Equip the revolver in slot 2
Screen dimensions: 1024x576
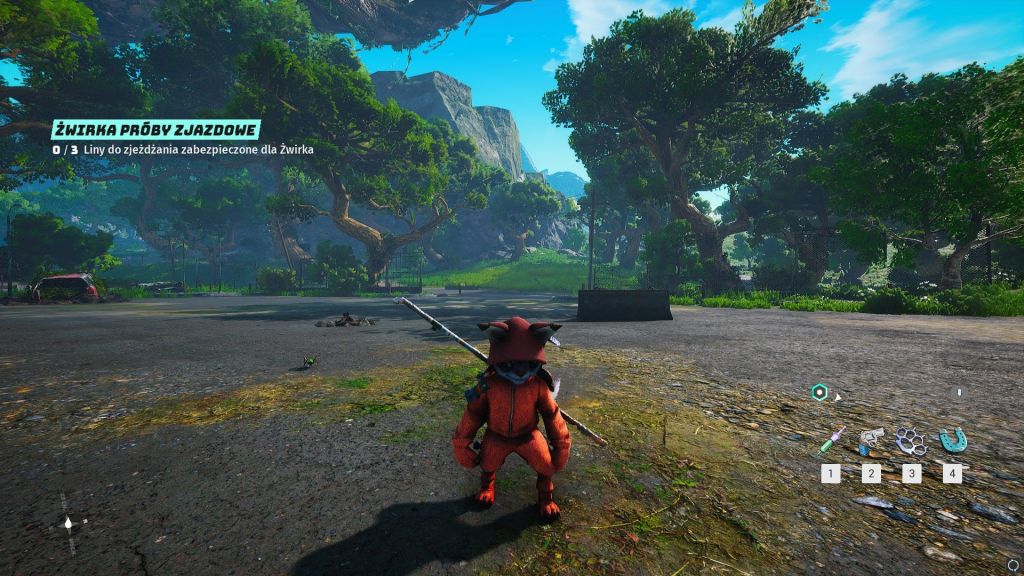871,440
